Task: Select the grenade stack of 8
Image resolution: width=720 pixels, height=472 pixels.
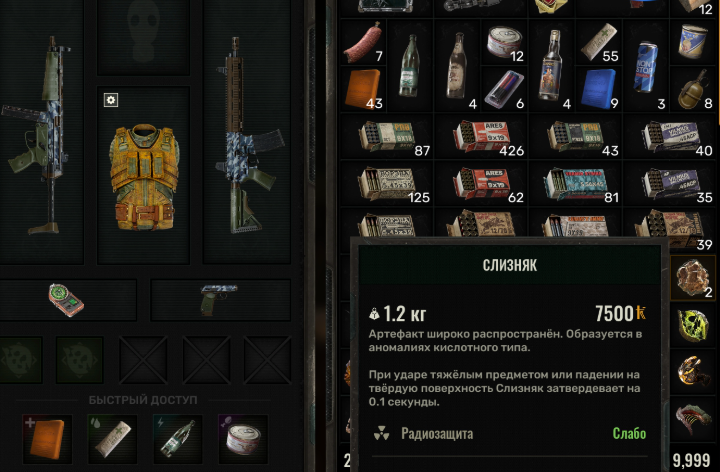Action: [692, 88]
